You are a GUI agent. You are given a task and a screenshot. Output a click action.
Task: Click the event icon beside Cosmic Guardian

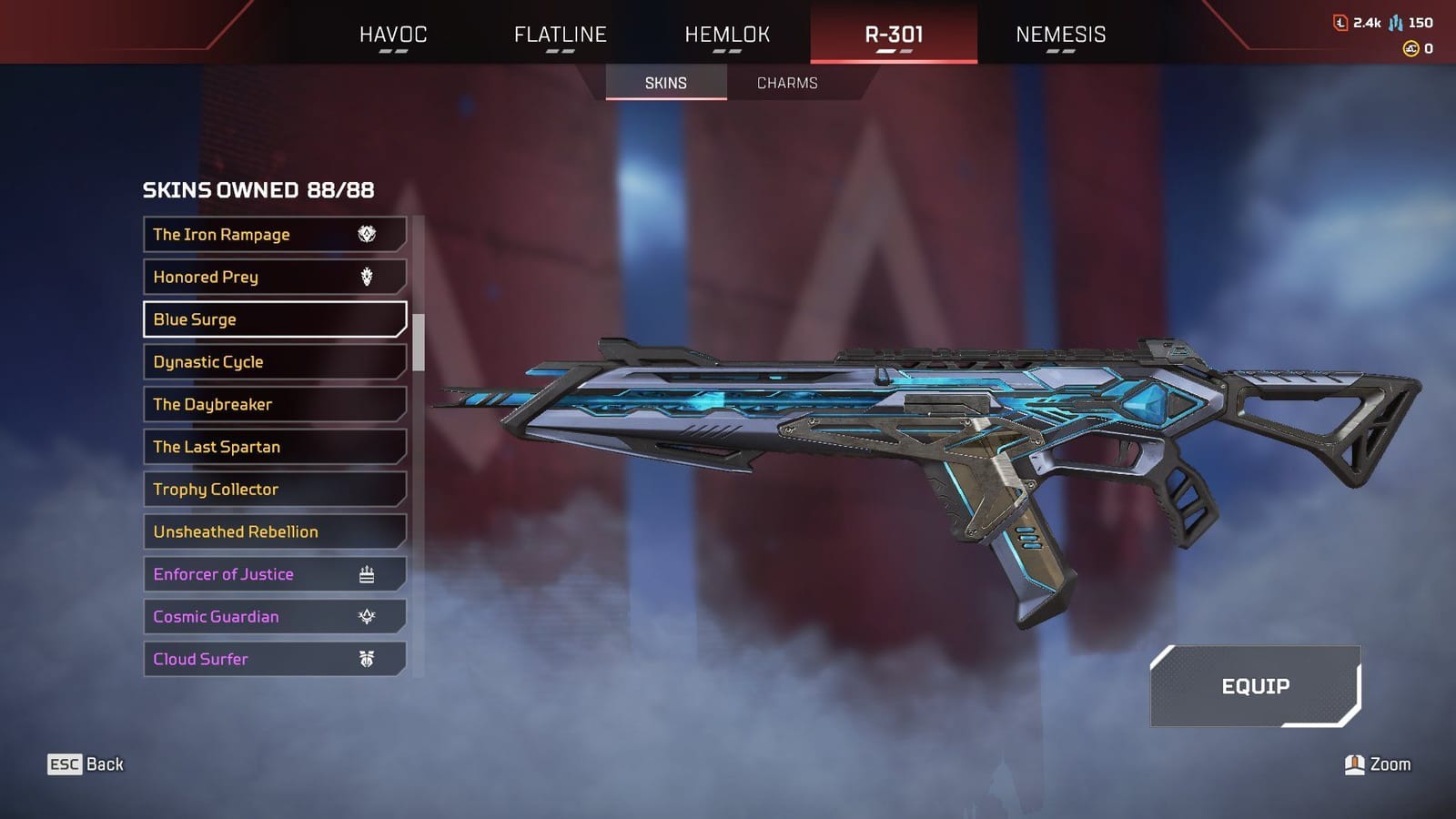click(366, 616)
